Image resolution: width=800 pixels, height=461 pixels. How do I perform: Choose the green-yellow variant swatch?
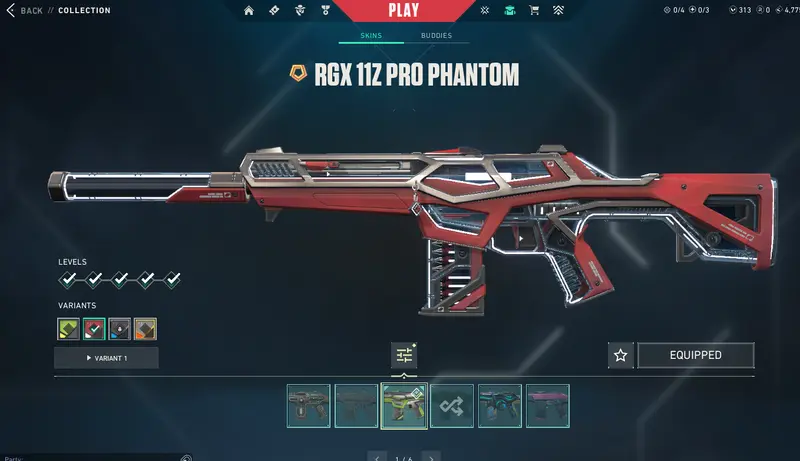[x=68, y=328]
